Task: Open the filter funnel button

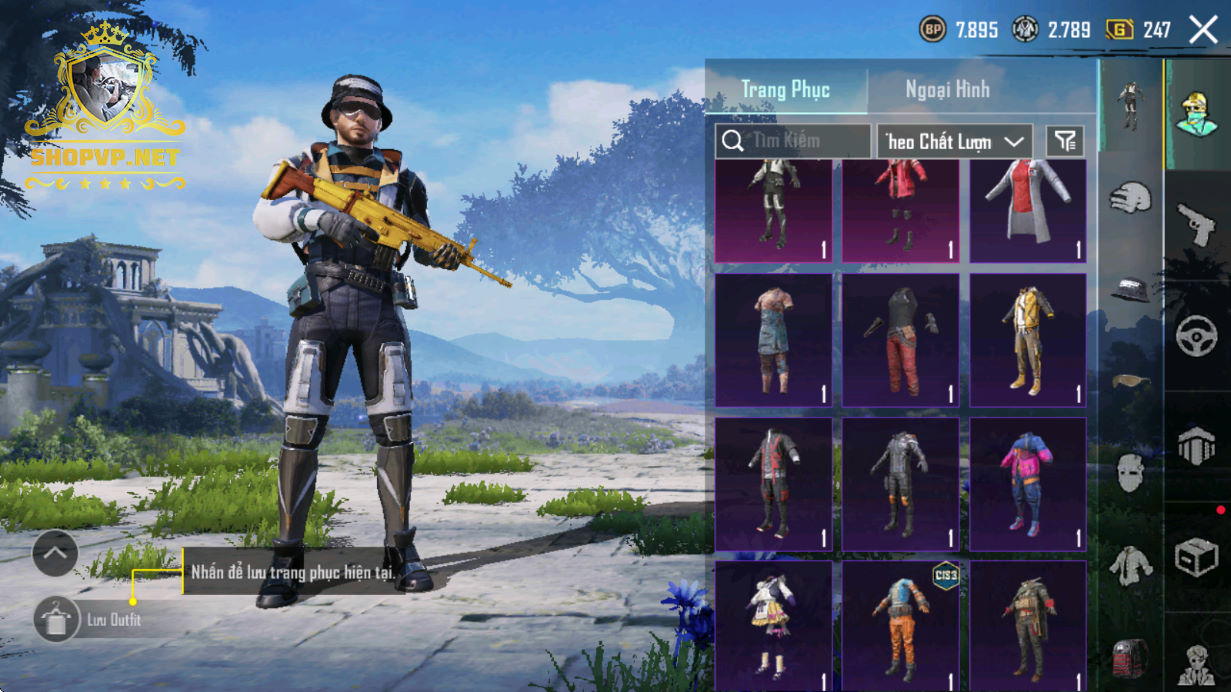Action: [x=1065, y=141]
